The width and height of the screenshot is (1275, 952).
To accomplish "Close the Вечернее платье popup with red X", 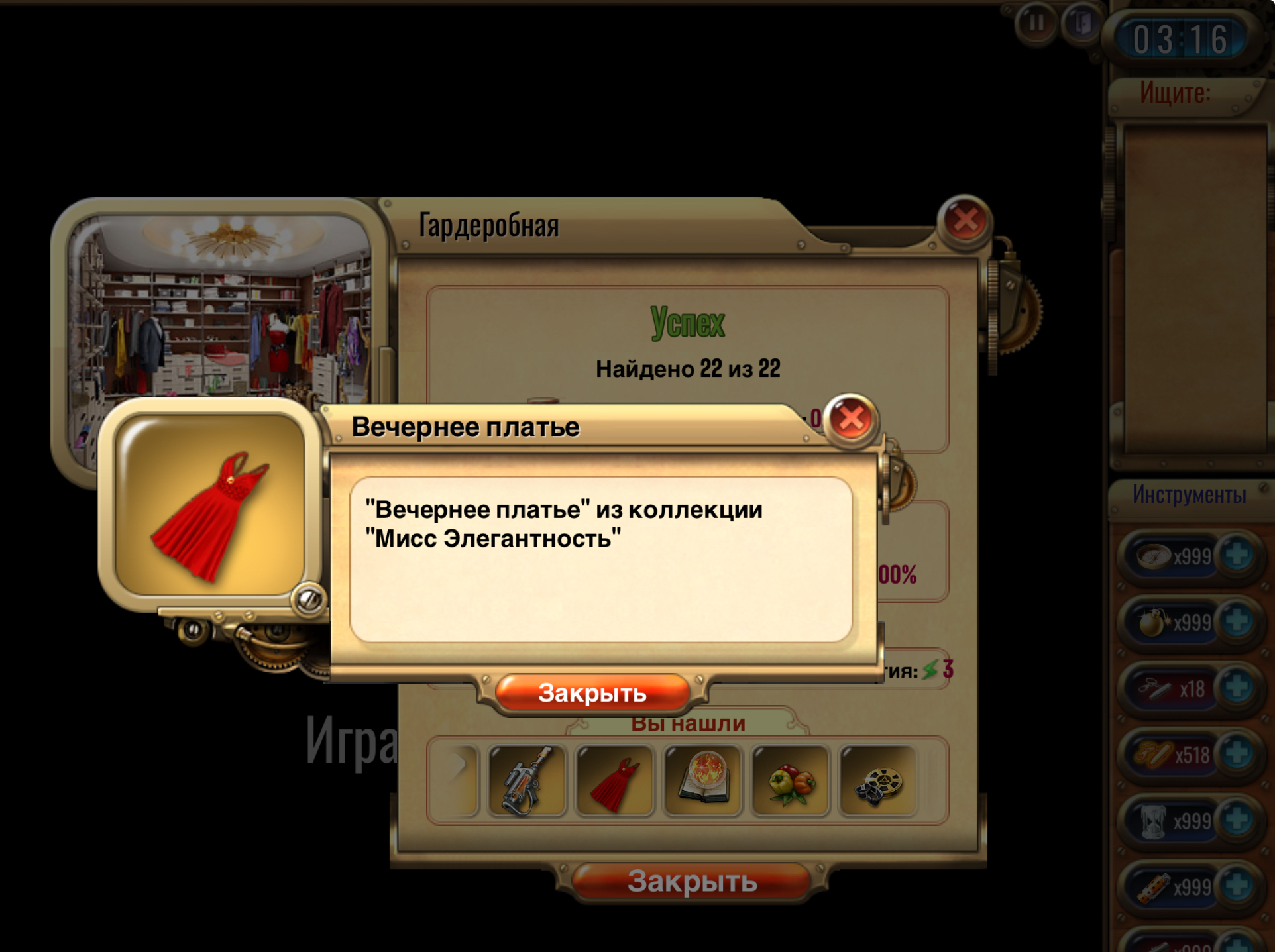I will point(852,419).
